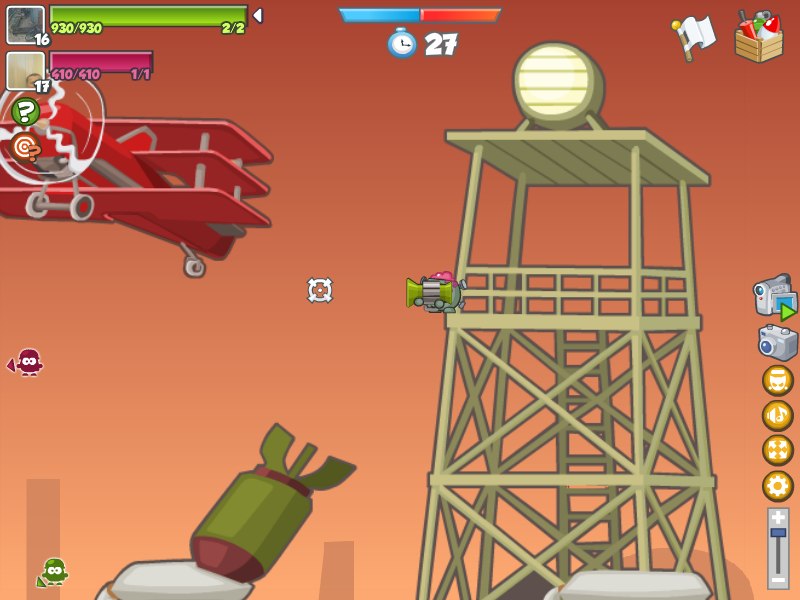Select the level 17 opponent avatar
Viewport: 800px width, 600px height.
[x=25, y=70]
